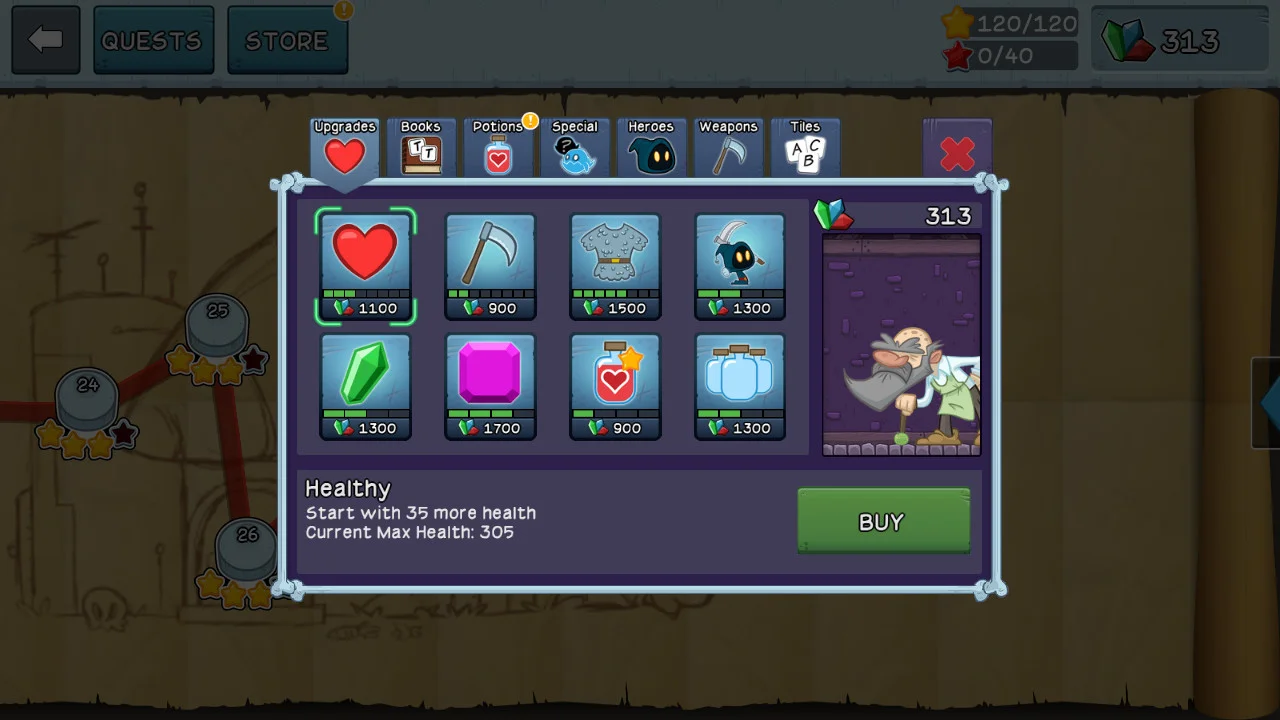Close the upgrades shop window

click(958, 153)
